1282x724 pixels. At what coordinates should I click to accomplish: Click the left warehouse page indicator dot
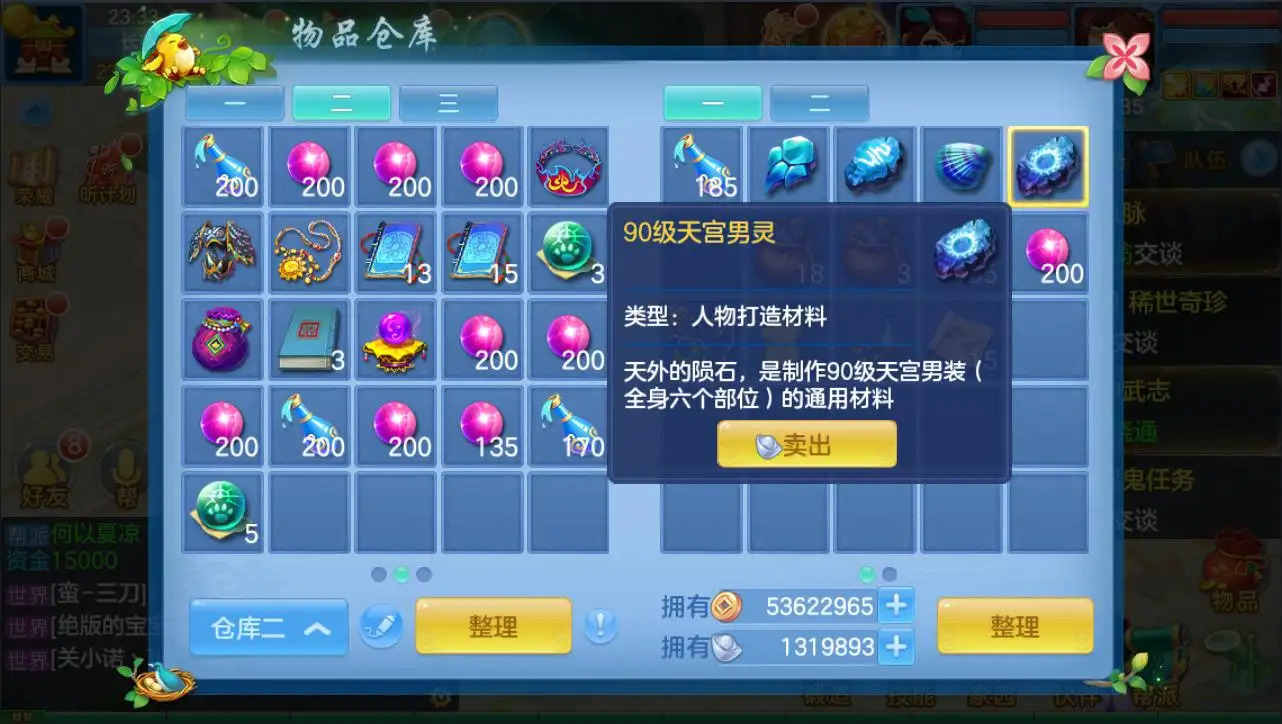[x=381, y=572]
